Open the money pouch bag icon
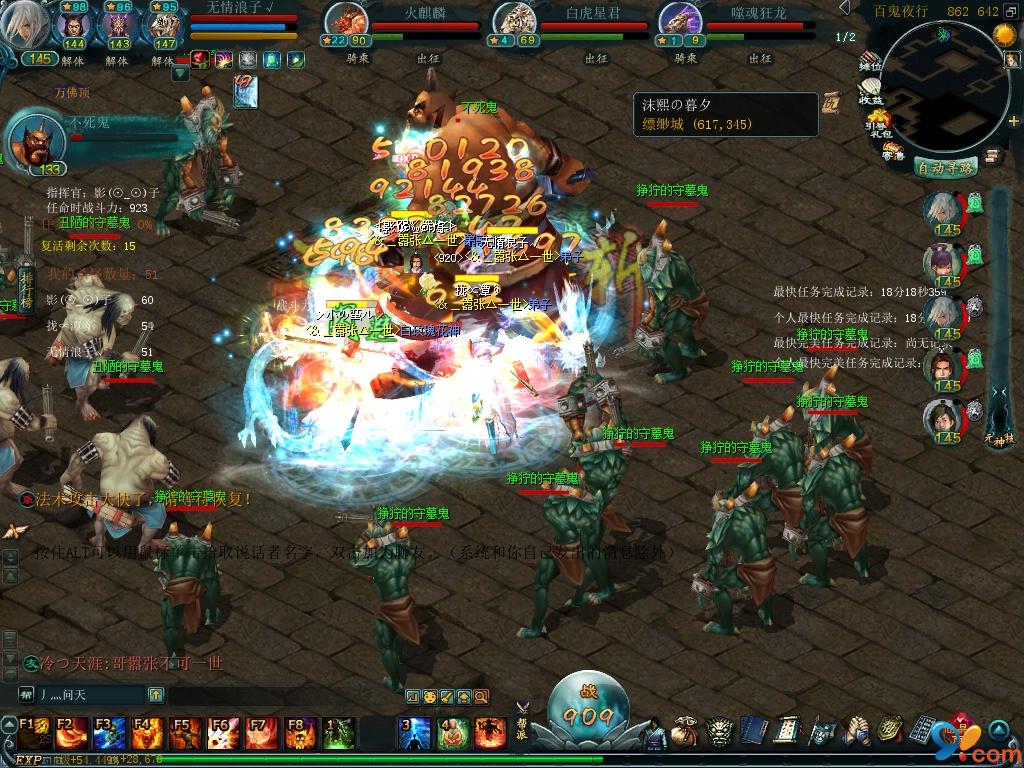This screenshot has width=1024, height=768. (684, 733)
